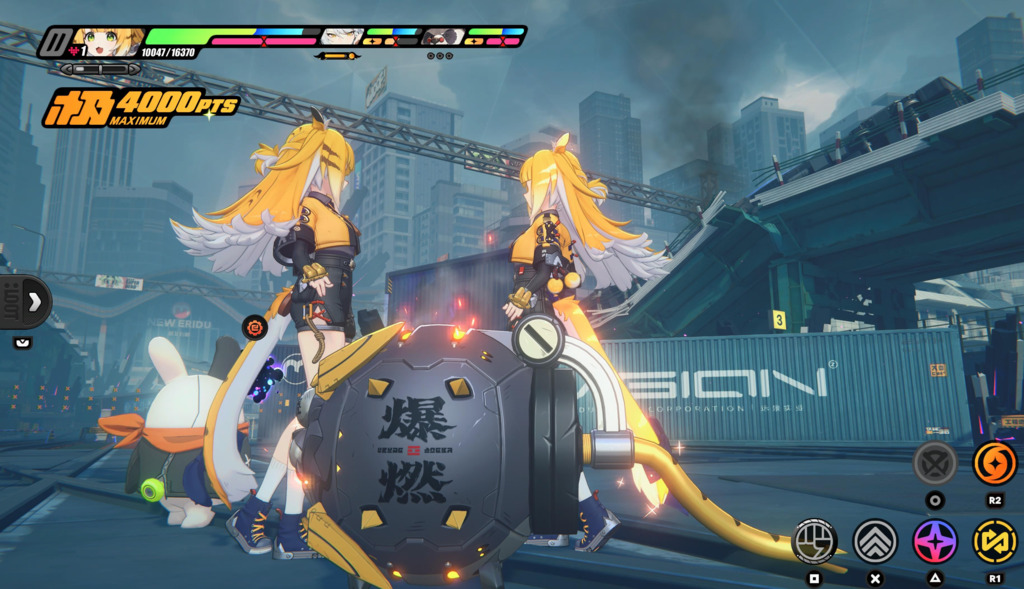Activate the fist basic attack button
This screenshot has width=1024, height=589.
coord(814,541)
